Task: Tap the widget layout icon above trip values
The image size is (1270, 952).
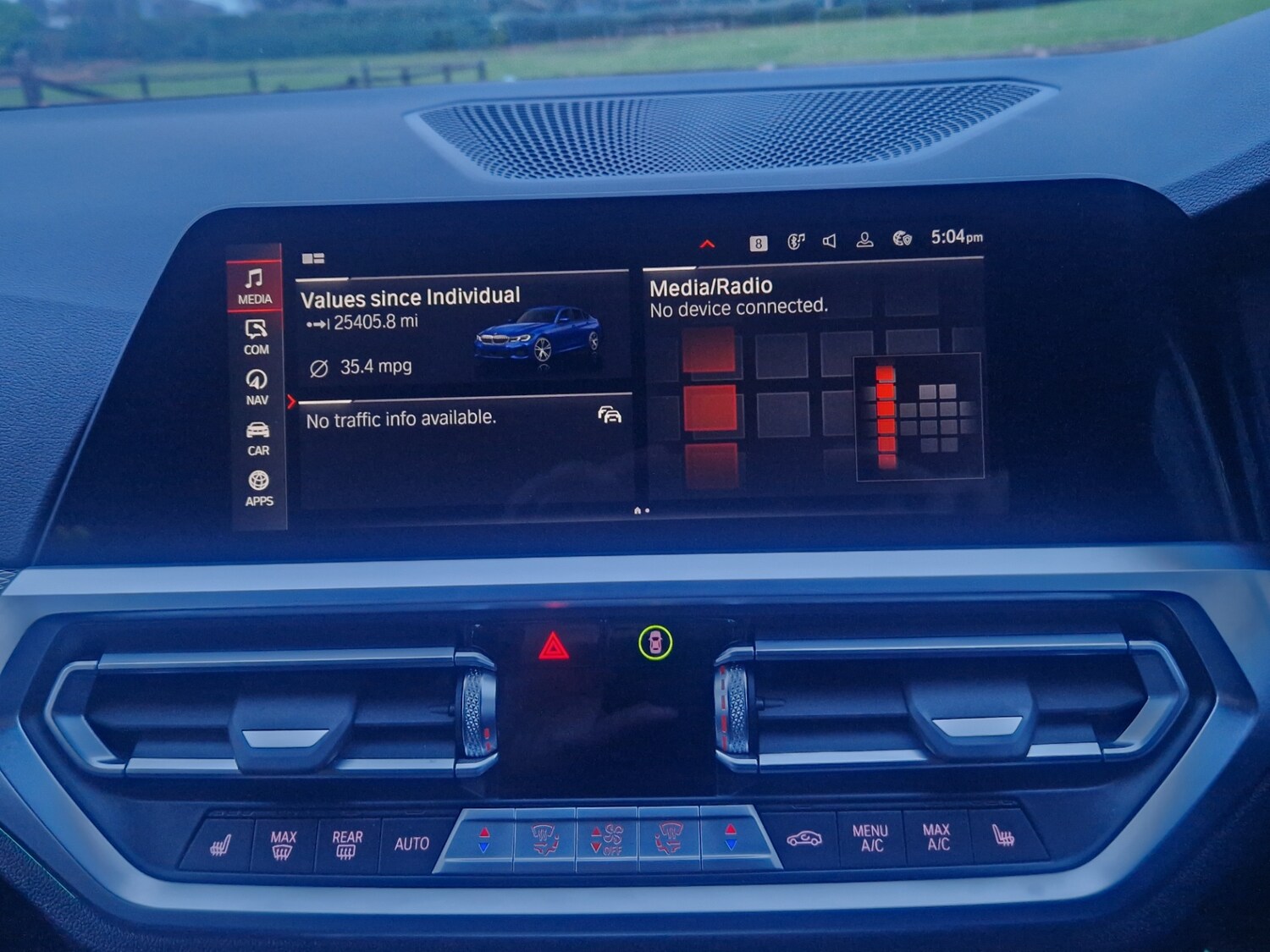Action: pyautogui.click(x=313, y=258)
